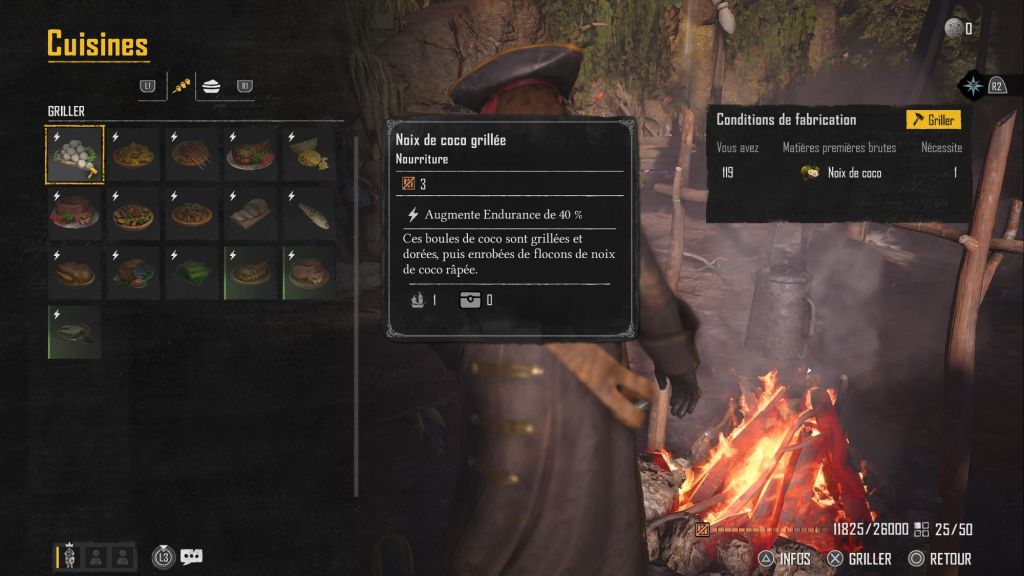The image size is (1024, 576).
Task: Switch to the bowl cooking tab
Action: tap(211, 87)
